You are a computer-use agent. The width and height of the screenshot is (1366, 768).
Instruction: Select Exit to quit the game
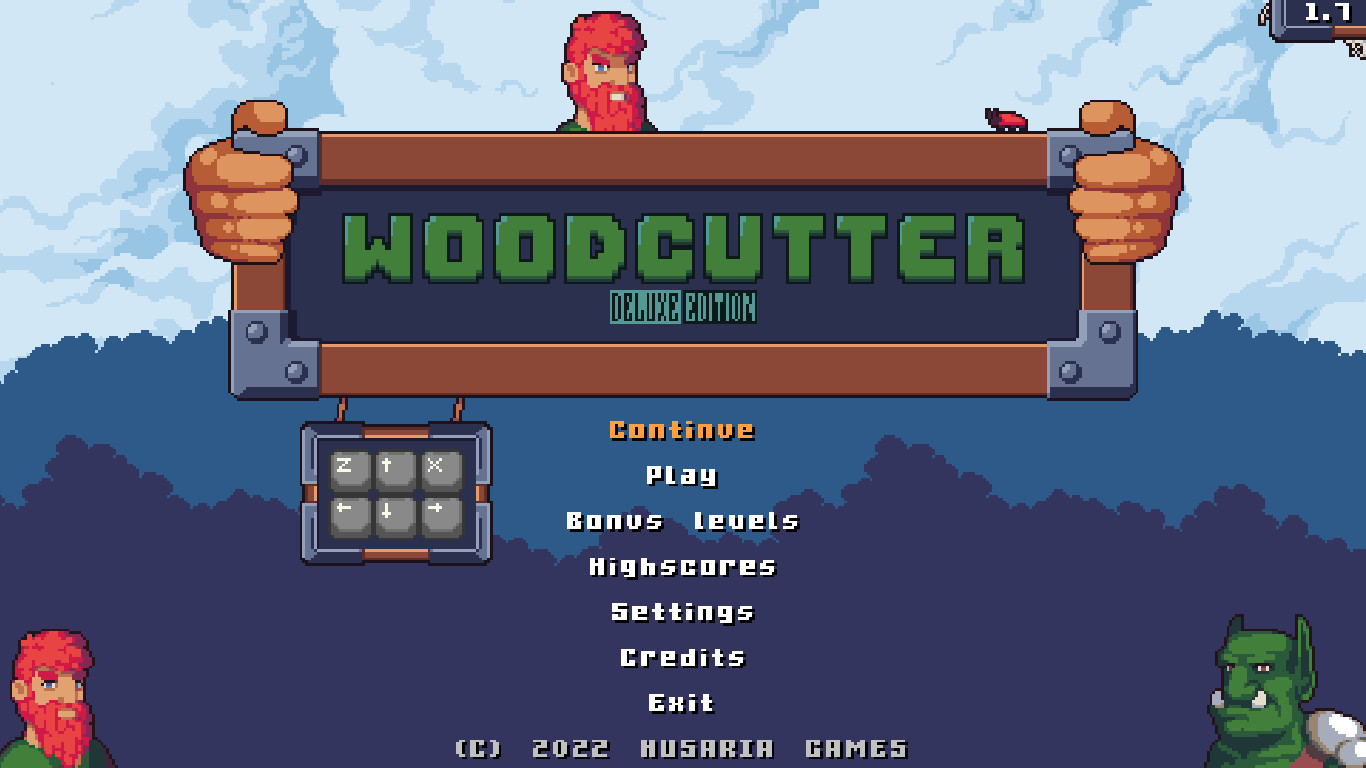tap(683, 703)
